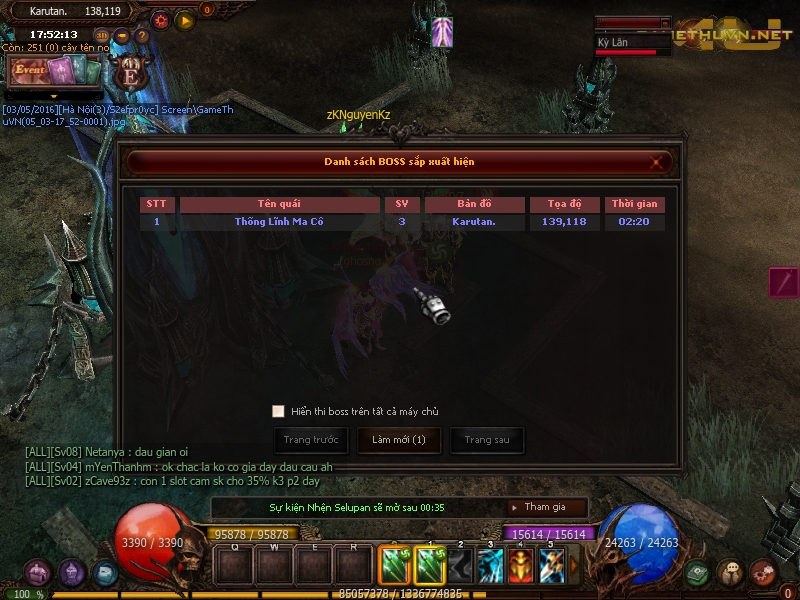The image size is (800, 600).
Task: Click the purple cupcake shop icon
Action: [x=71, y=573]
